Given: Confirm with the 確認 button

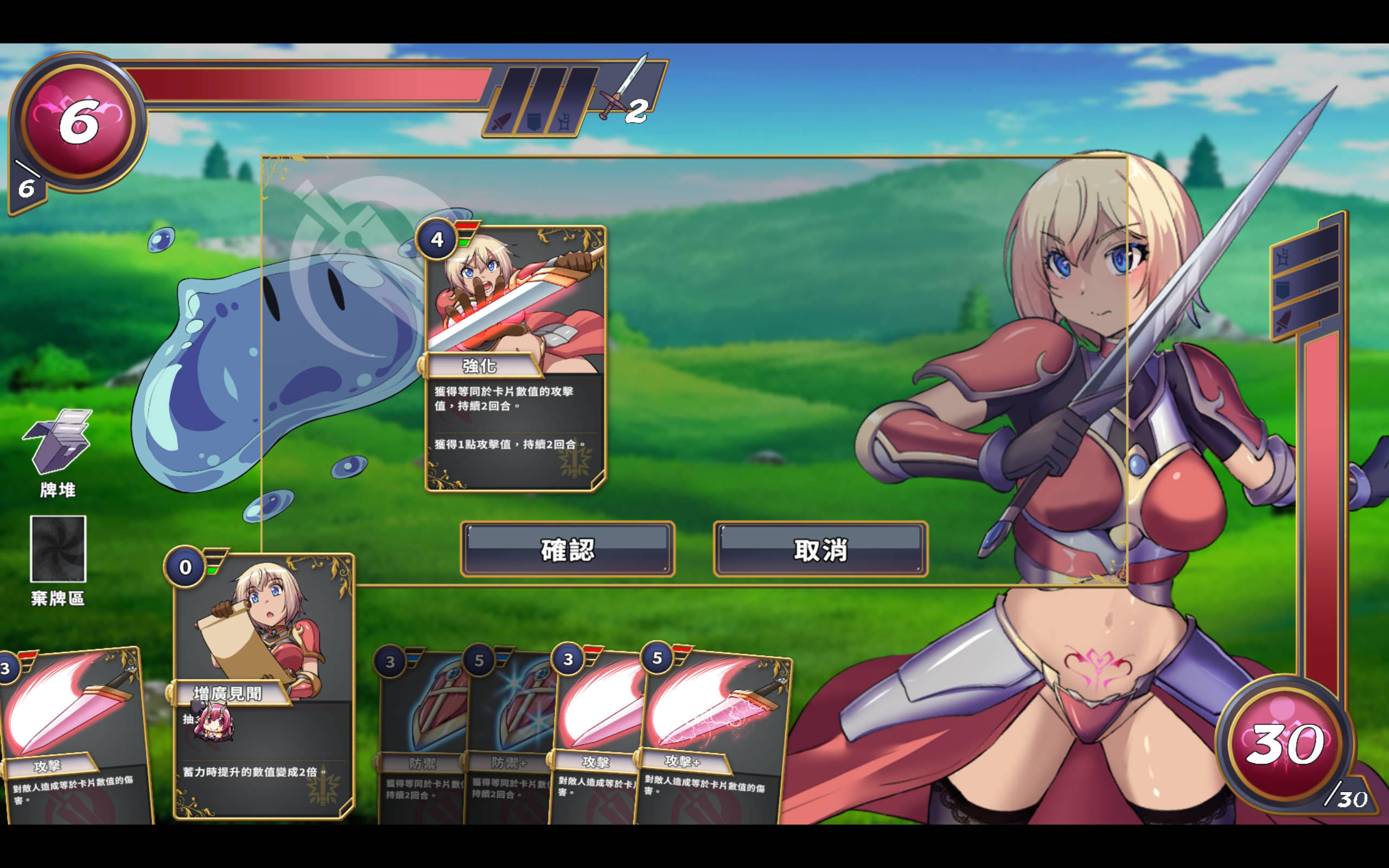Looking at the screenshot, I should pos(567,550).
